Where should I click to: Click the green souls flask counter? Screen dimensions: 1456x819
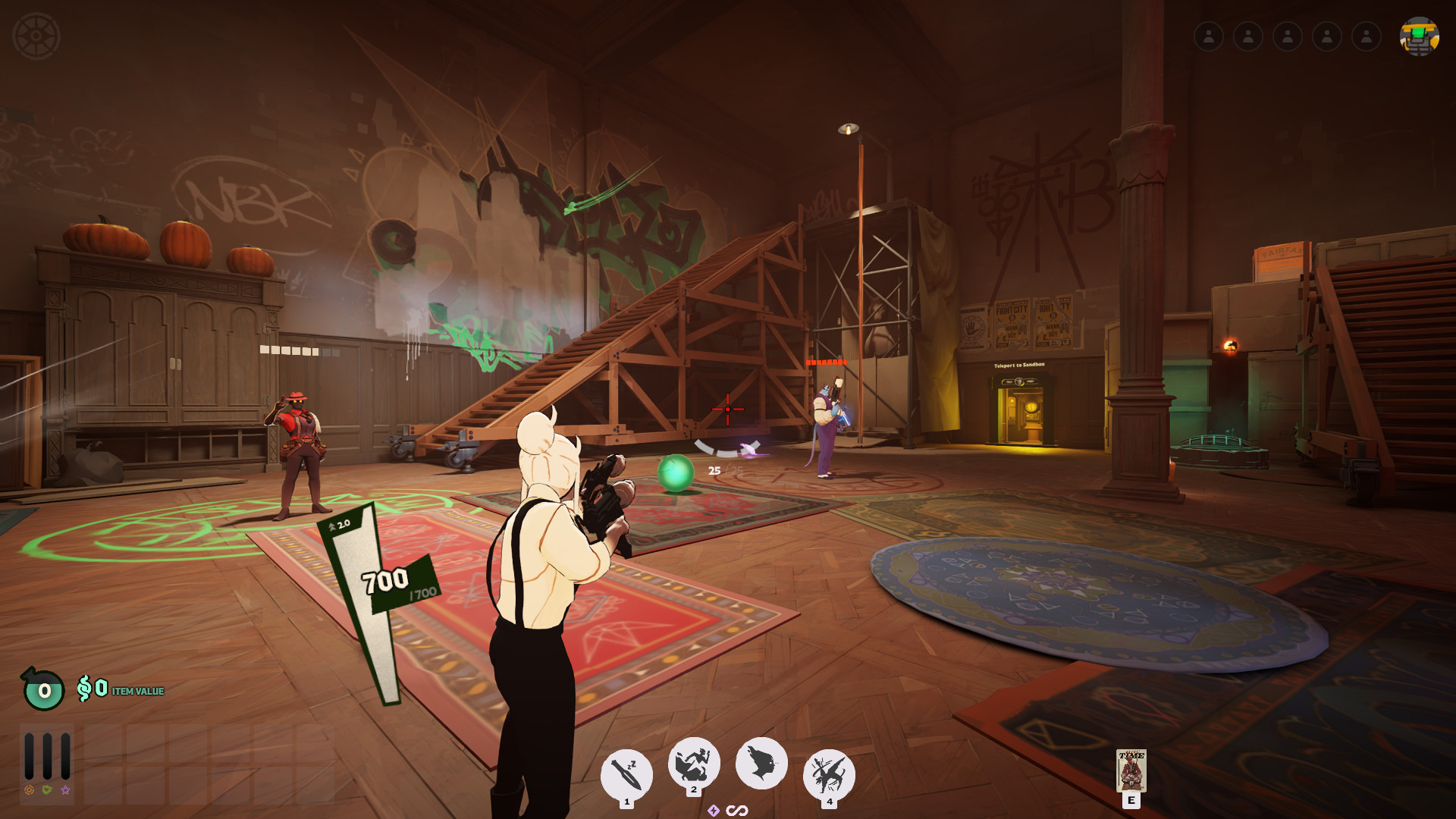pyautogui.click(x=43, y=689)
